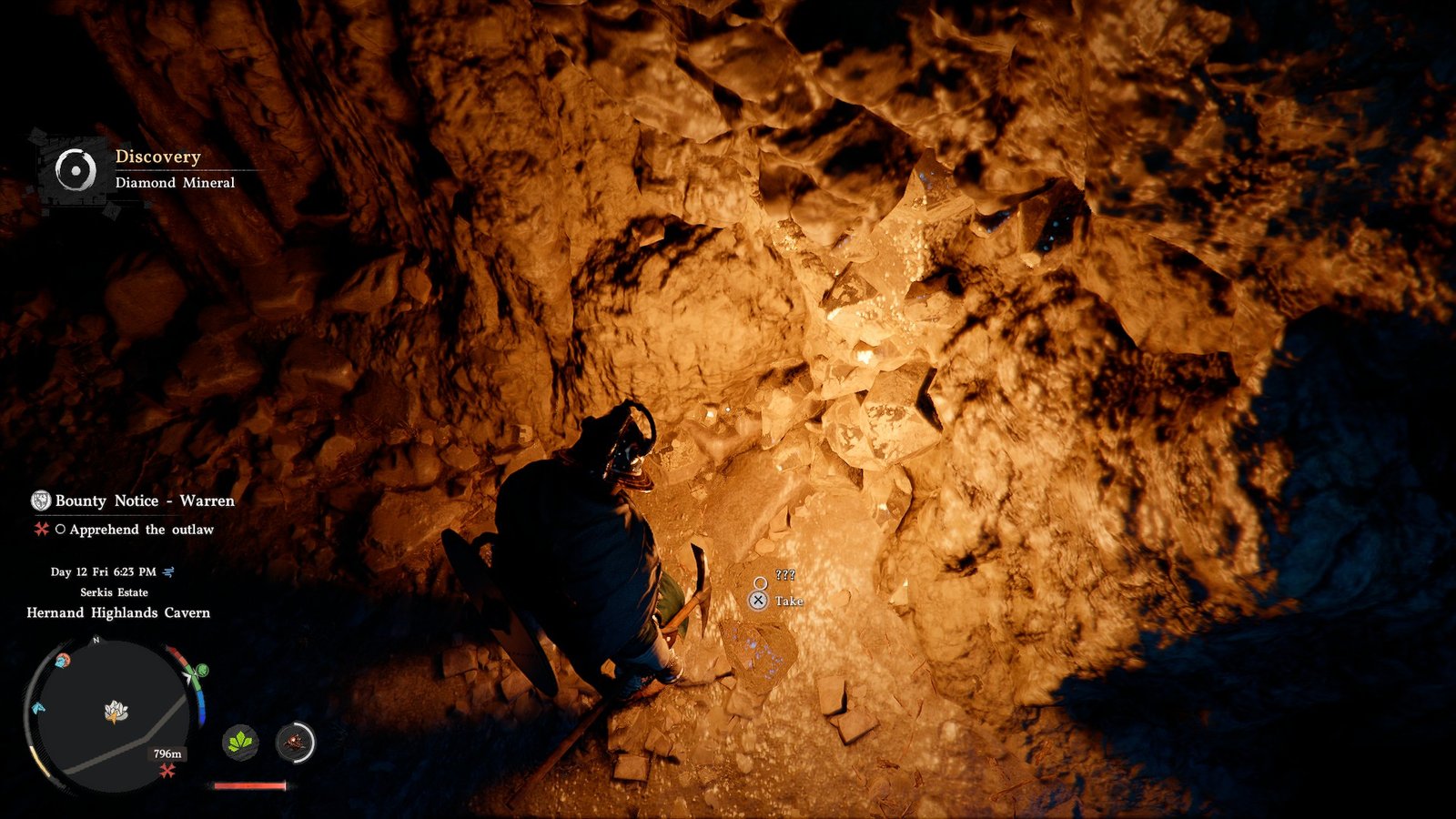Activate the green leaf item icon

click(x=240, y=743)
